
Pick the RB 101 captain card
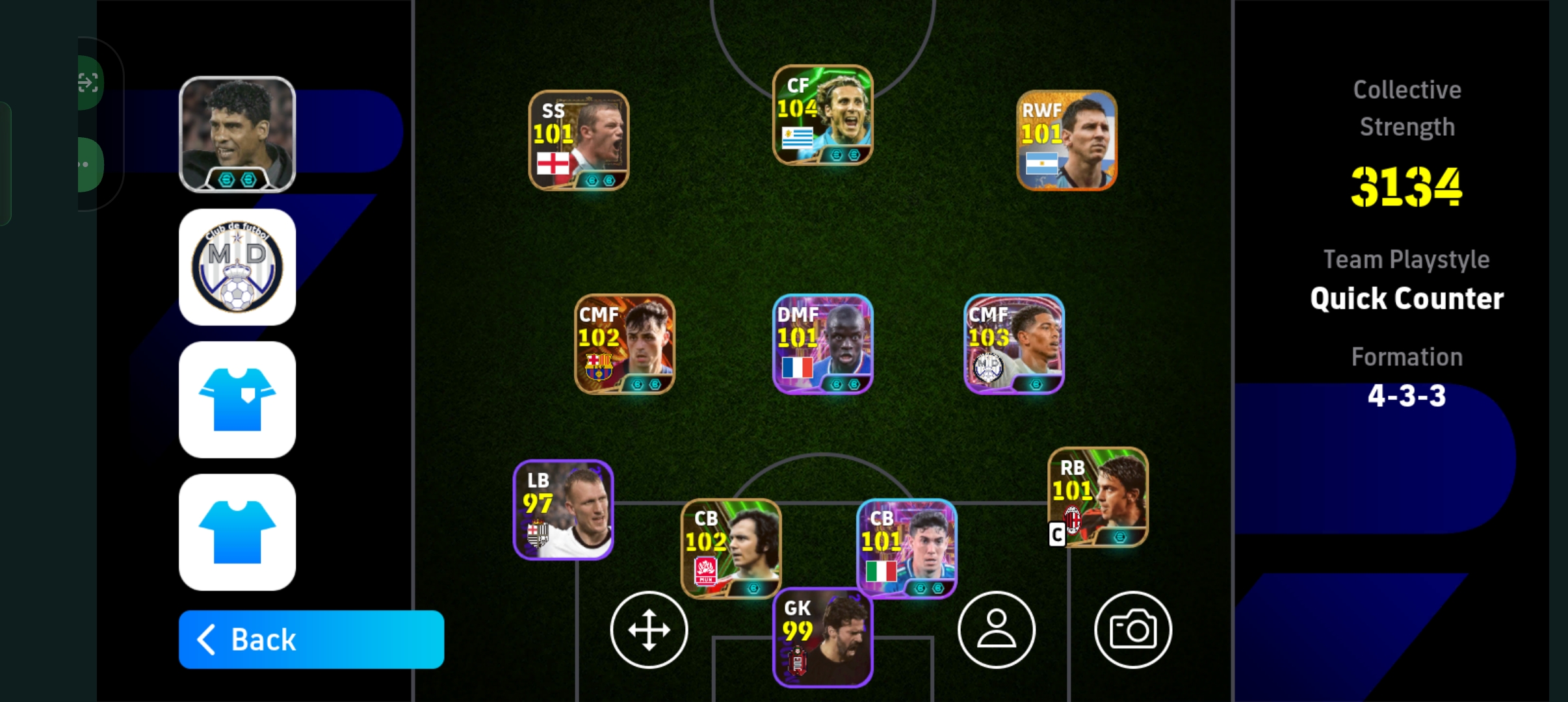pyautogui.click(x=1098, y=497)
